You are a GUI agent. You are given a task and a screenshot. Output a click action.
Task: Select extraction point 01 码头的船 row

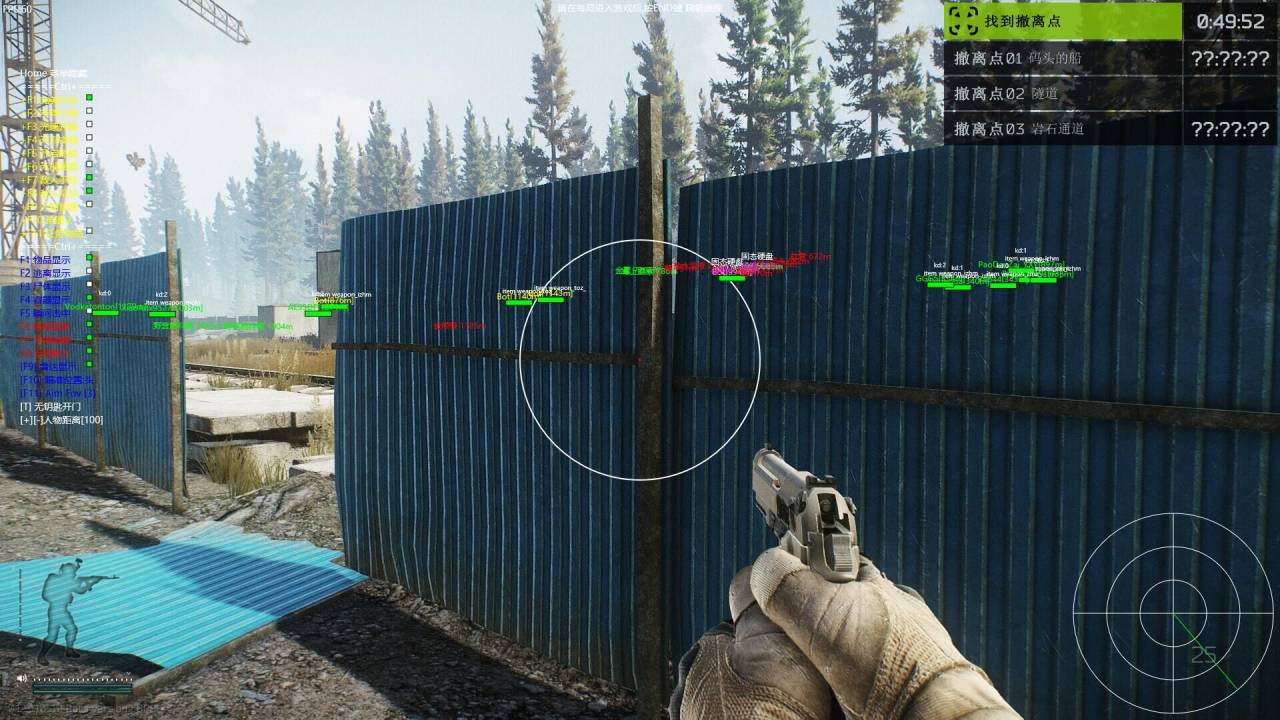(1062, 58)
